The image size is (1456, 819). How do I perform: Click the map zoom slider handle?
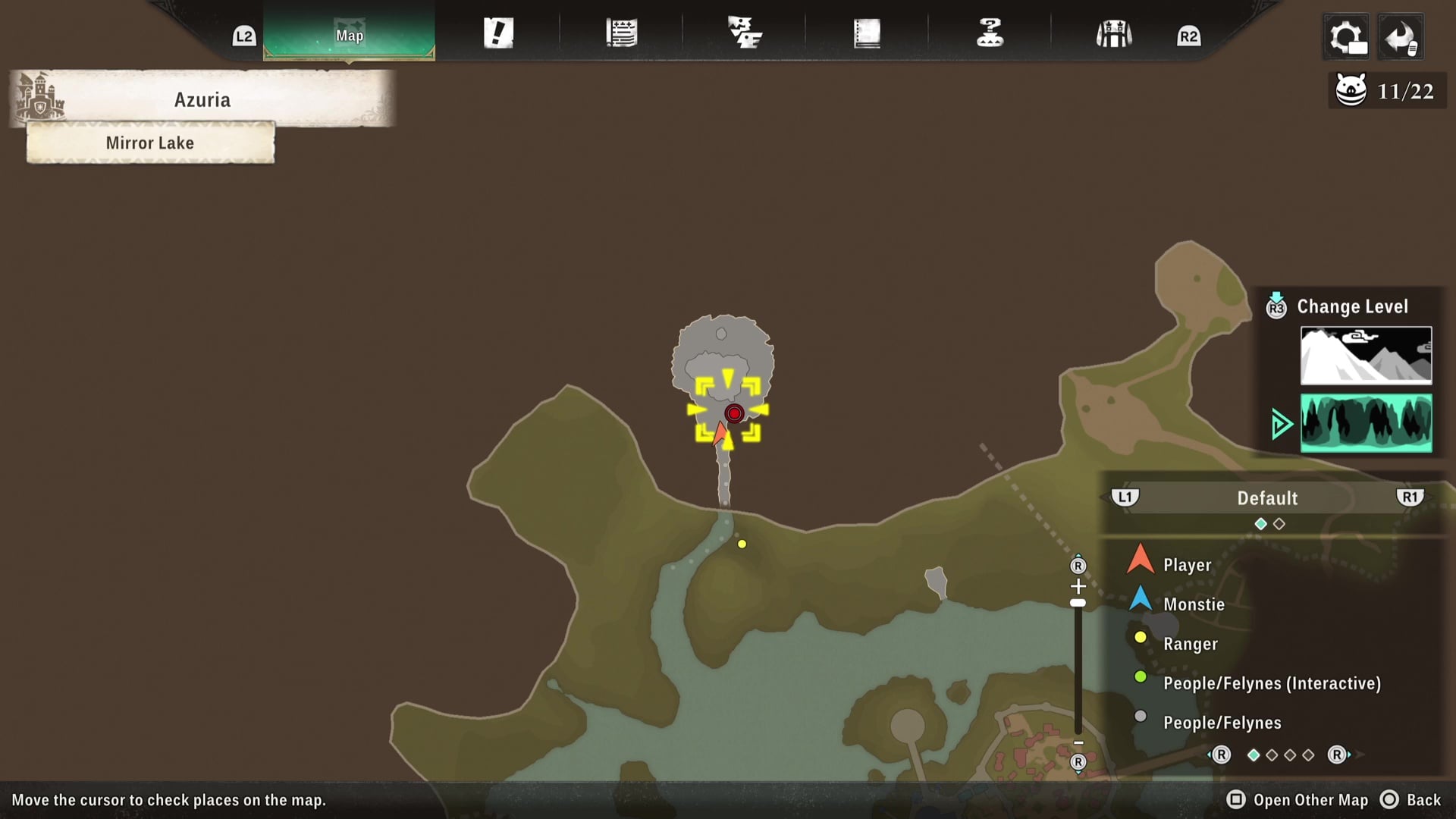pos(1078,603)
